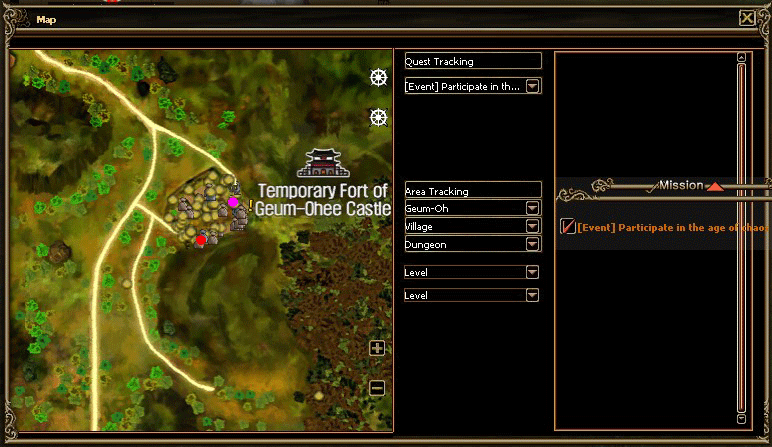
Task: Open the Dungeon dropdown list
Action: [533, 244]
